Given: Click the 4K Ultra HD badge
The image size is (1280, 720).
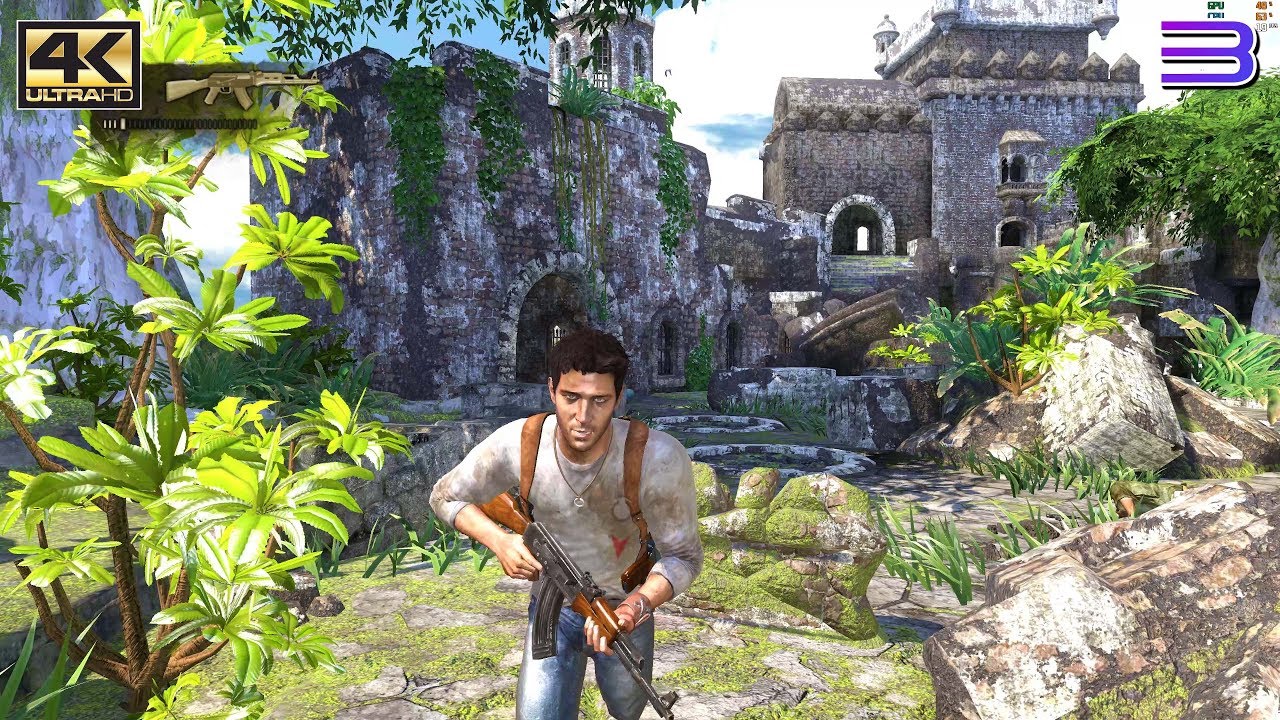Looking at the screenshot, I should [79, 65].
